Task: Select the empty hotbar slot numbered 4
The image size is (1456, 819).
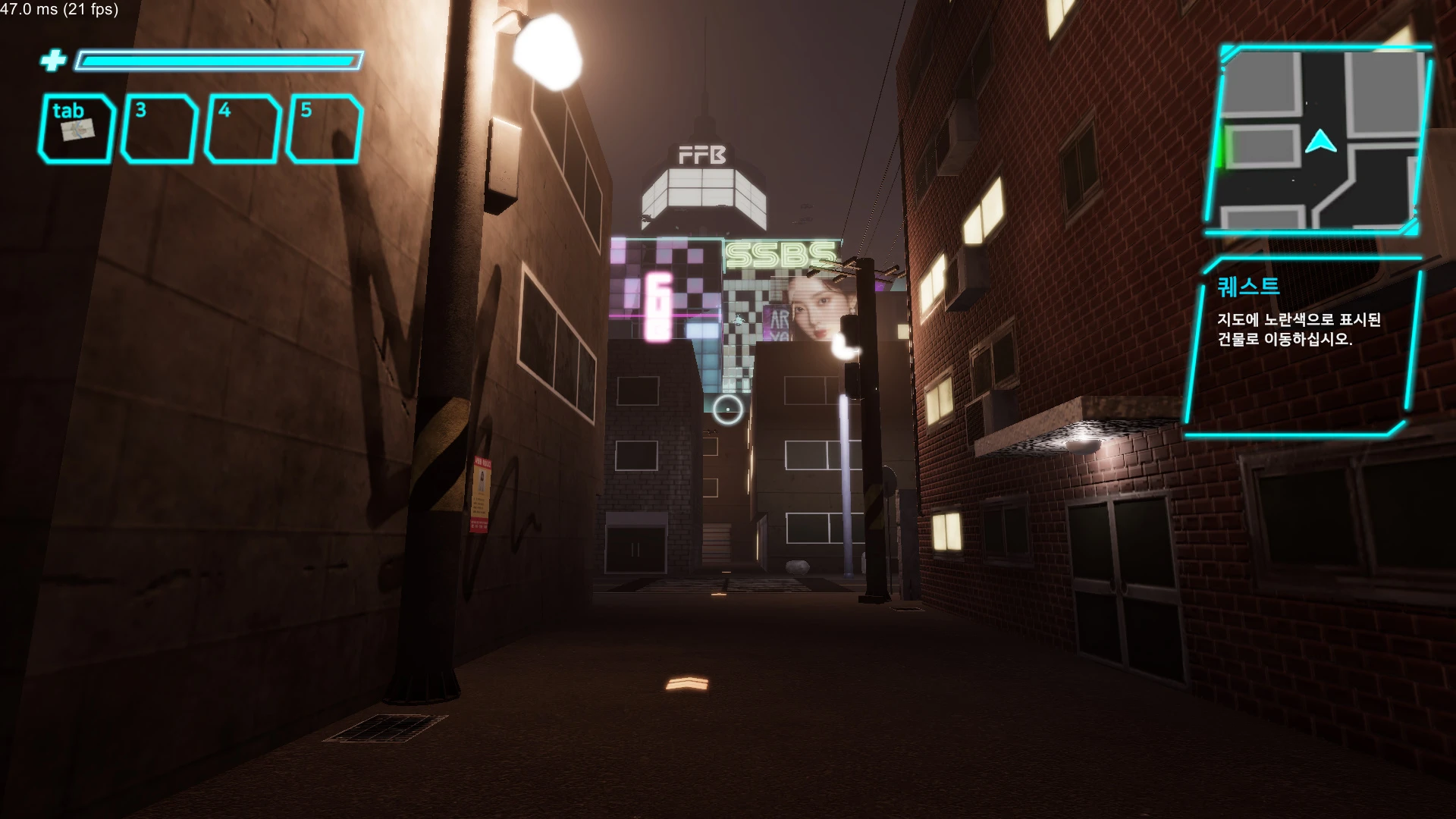Action: tap(243, 129)
